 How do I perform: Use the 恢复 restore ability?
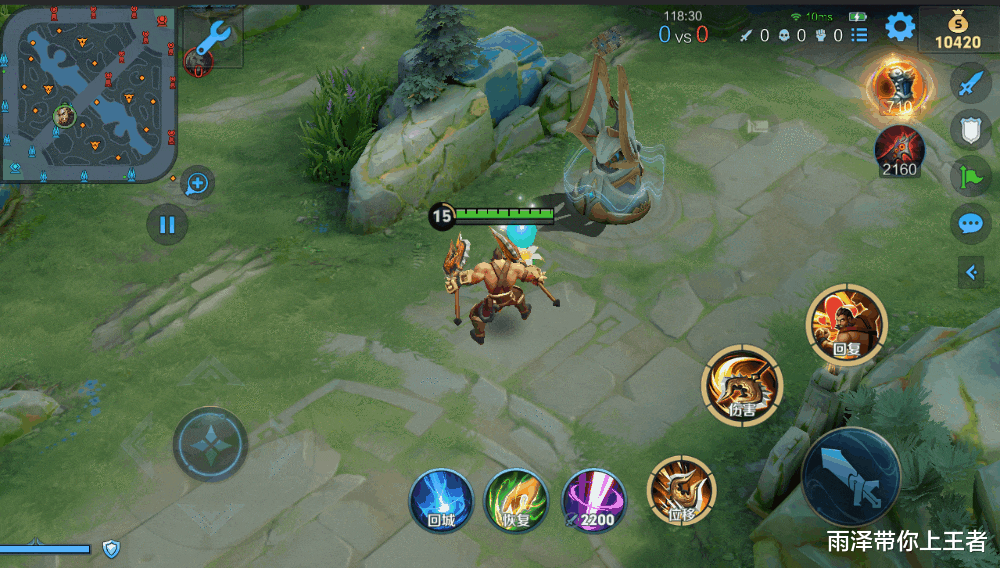tap(516, 497)
